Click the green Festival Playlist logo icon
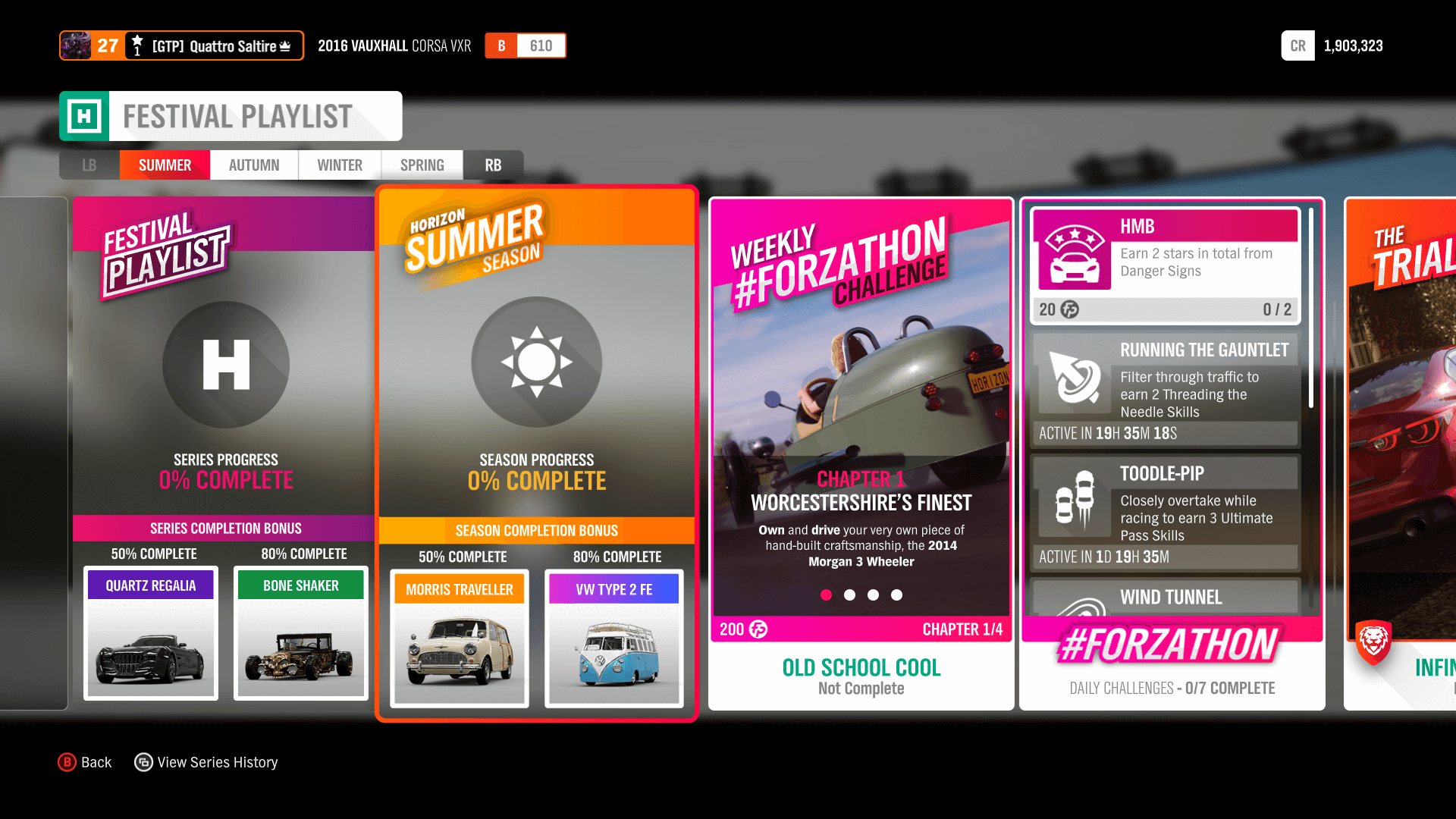This screenshot has height=819, width=1456. [86, 115]
